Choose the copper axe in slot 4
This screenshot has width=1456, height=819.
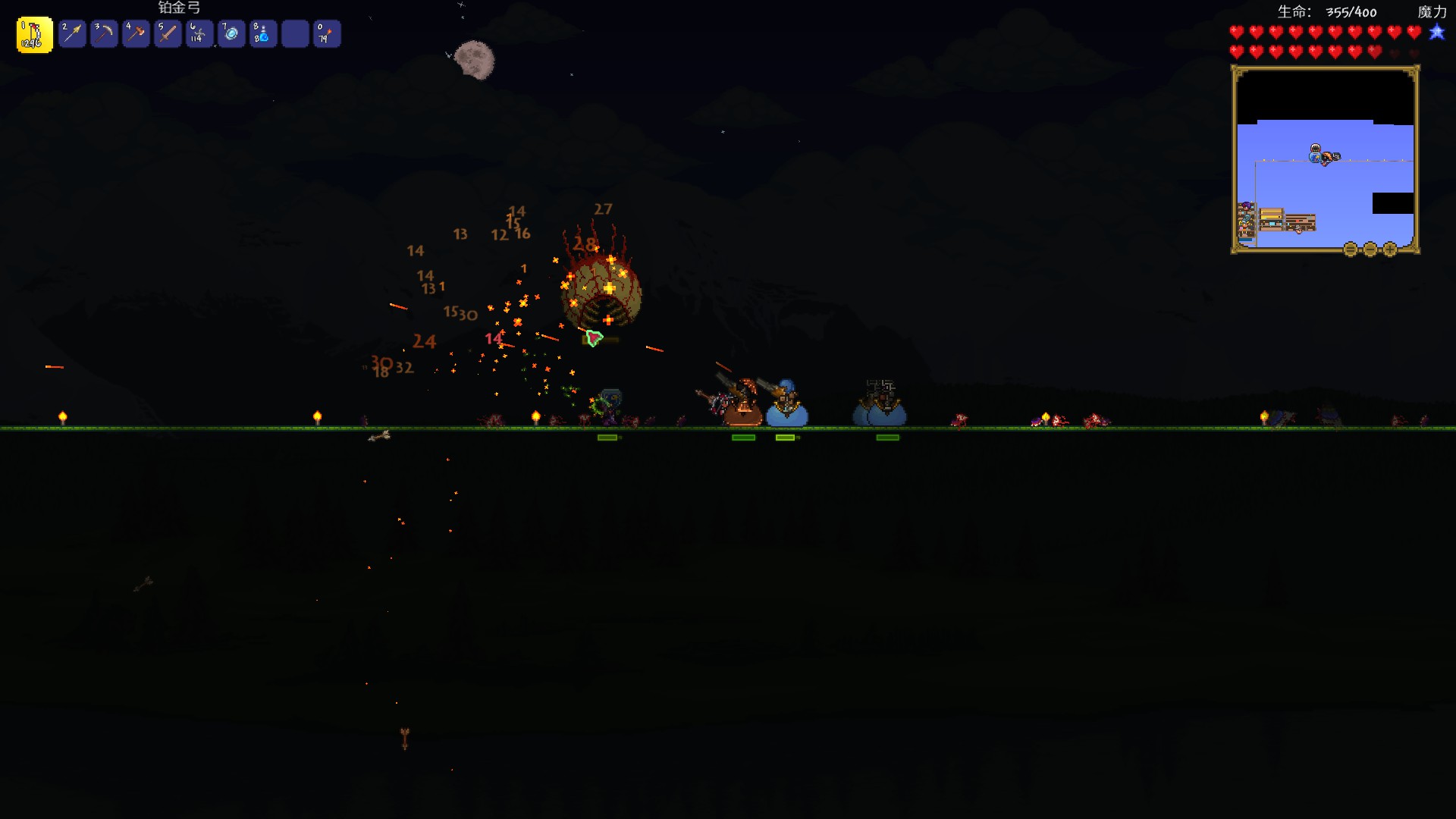136,34
